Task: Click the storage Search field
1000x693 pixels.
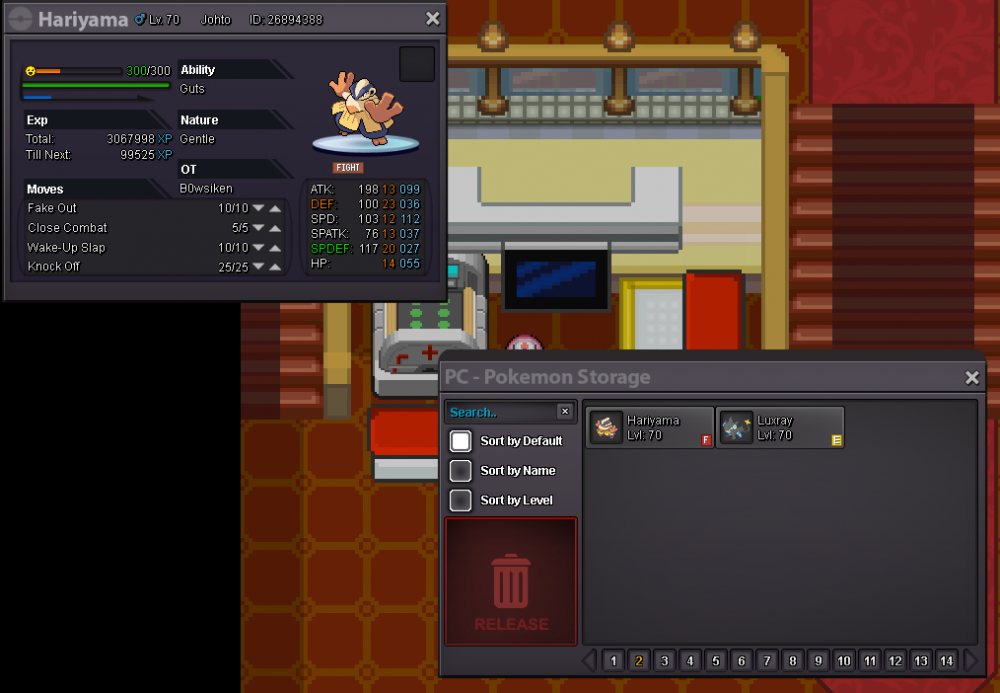Action: coord(500,412)
